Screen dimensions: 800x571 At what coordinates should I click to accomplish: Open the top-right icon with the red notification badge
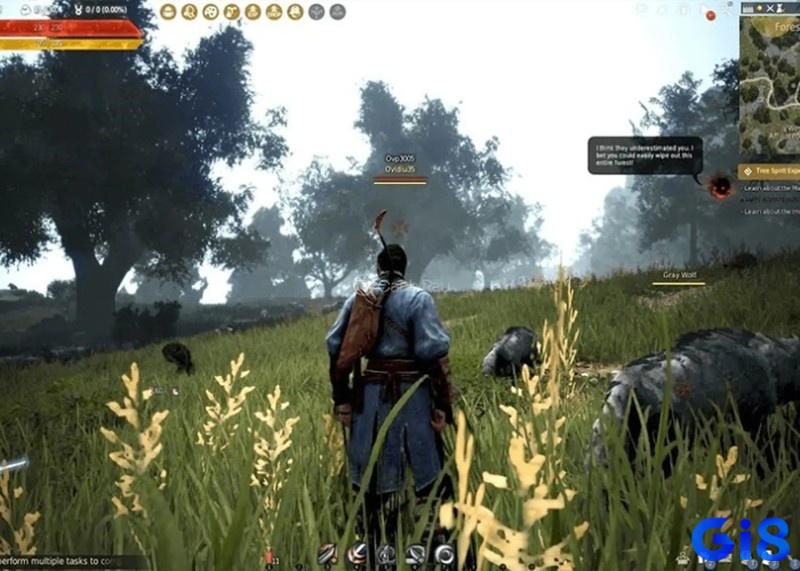coord(709,14)
